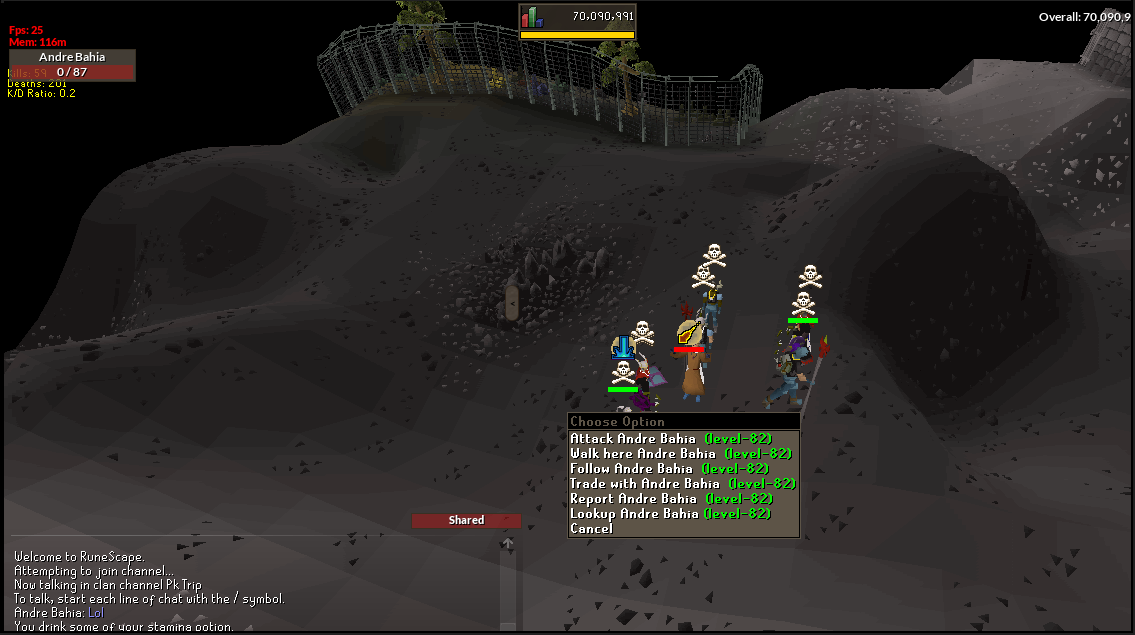Click the chat scroll-up arrow

(508, 544)
